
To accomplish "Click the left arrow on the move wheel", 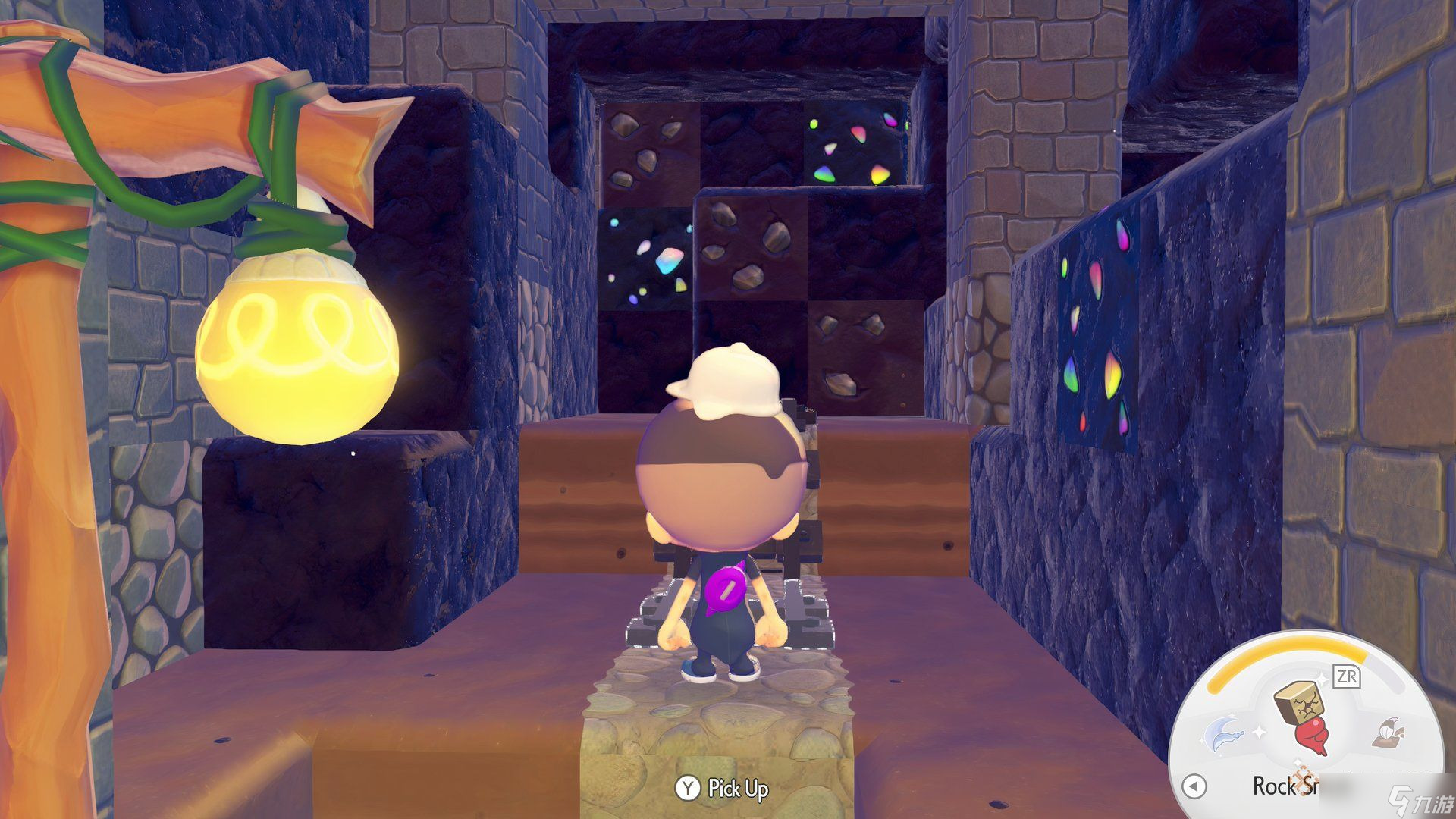I will click(1194, 786).
